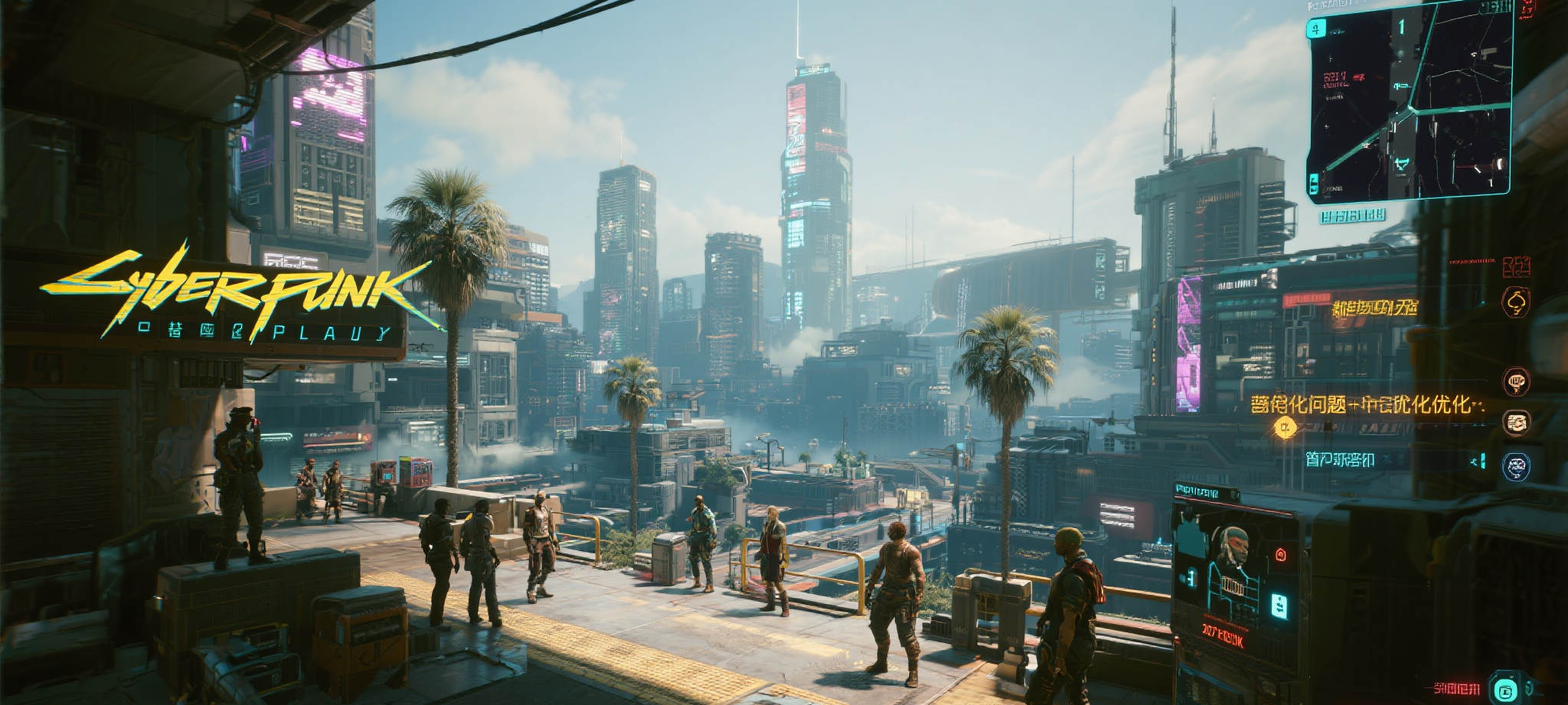Select the cyan sub-objective text line
The height and width of the screenshot is (705, 1568).
[1339, 459]
